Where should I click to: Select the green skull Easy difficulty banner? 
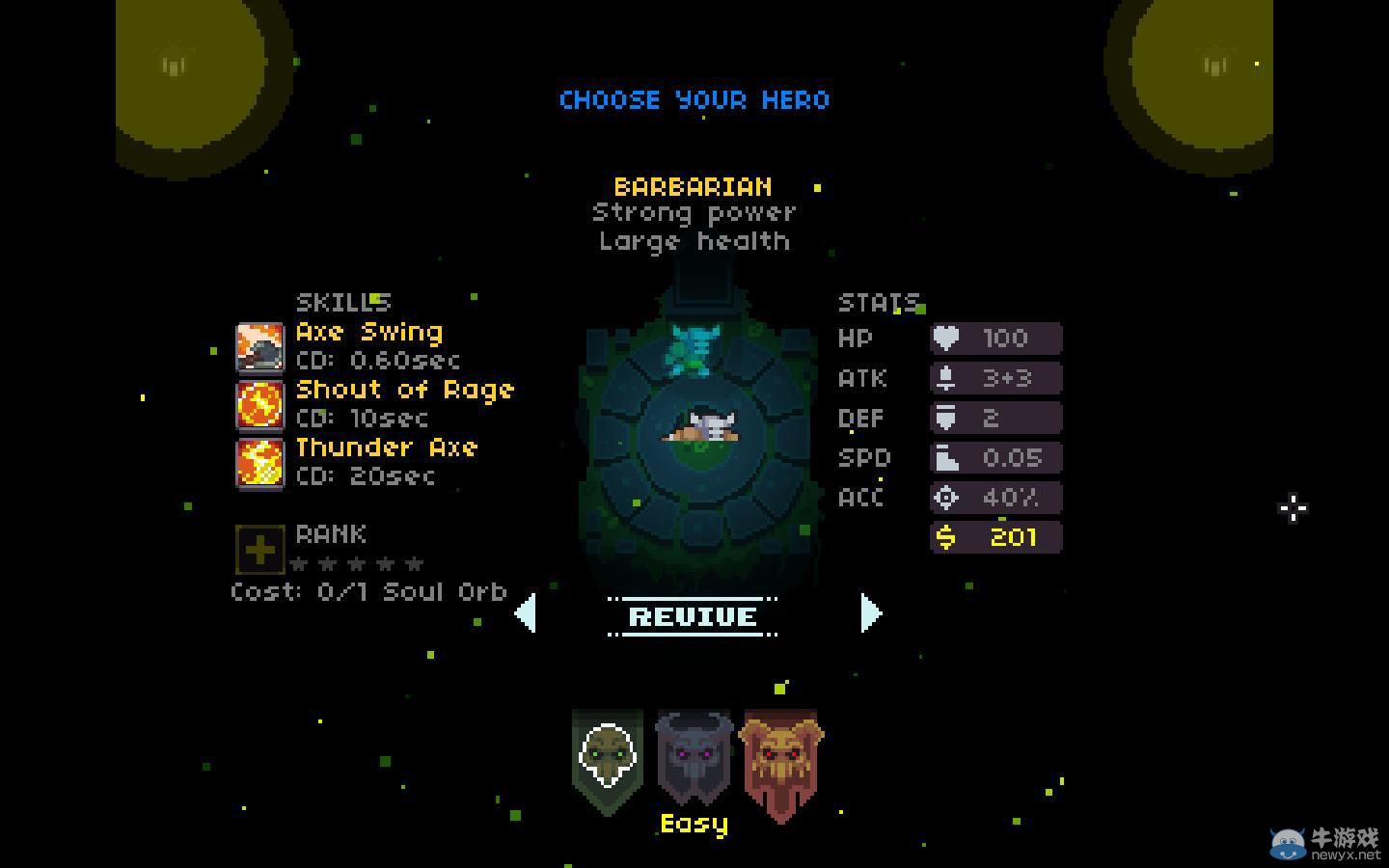(x=607, y=760)
